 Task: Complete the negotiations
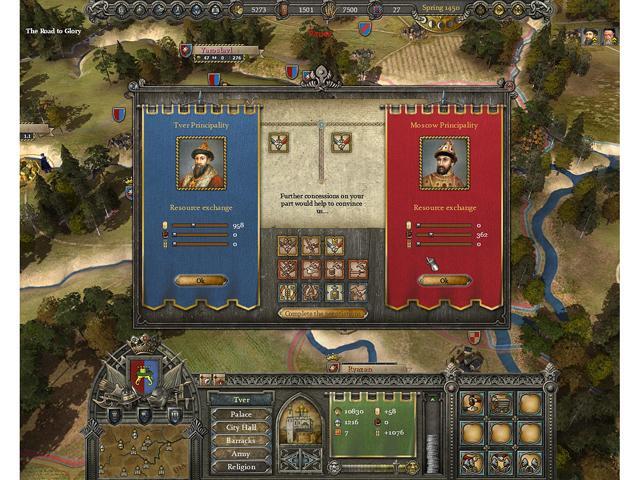[320, 313]
